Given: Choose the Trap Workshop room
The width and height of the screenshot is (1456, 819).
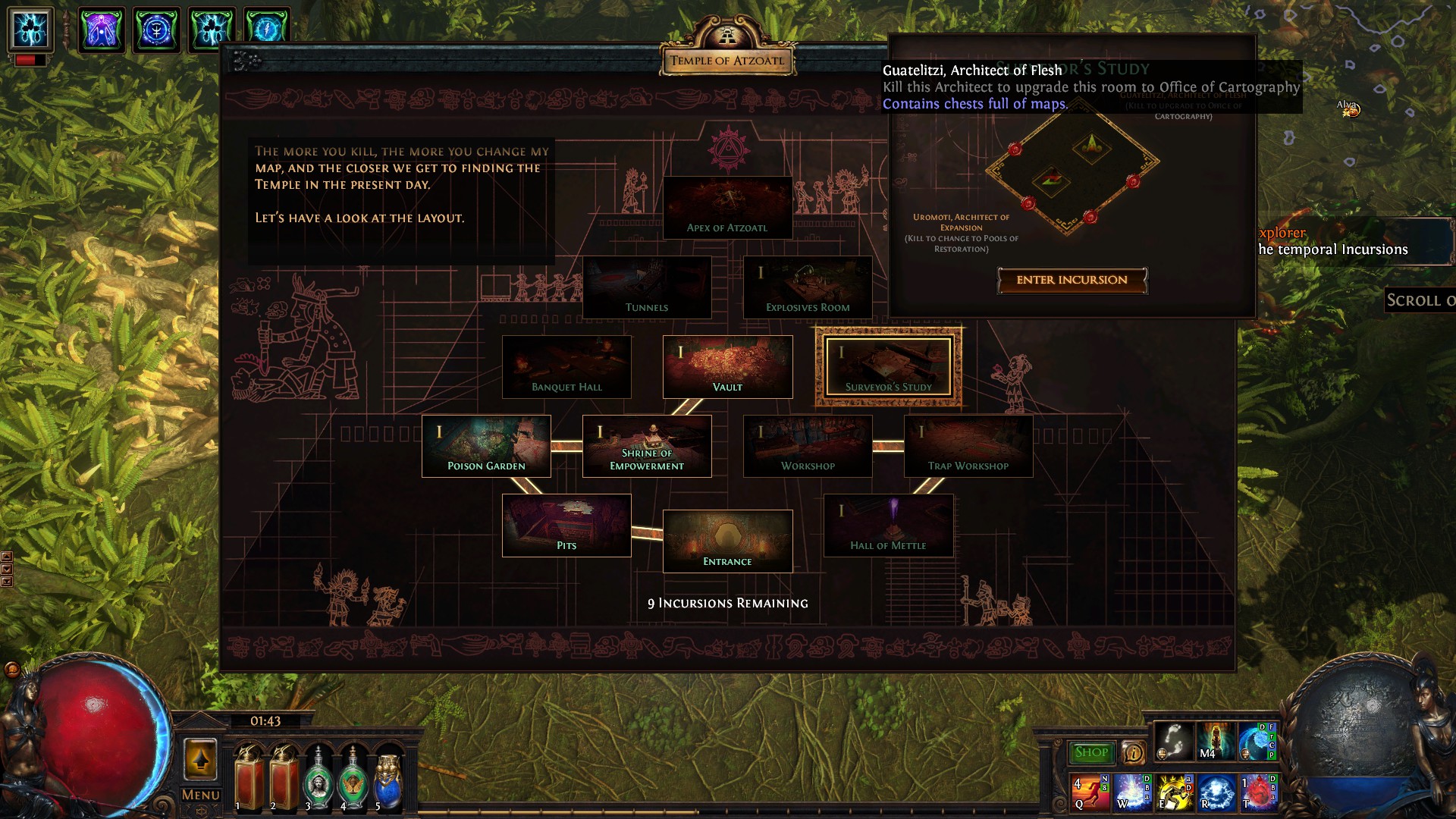Looking at the screenshot, I should click(968, 446).
